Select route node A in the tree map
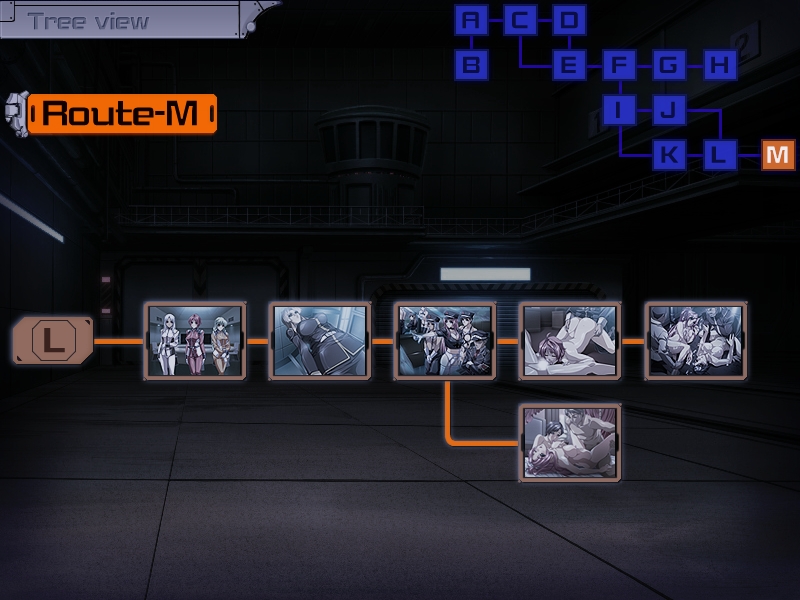 [471, 20]
